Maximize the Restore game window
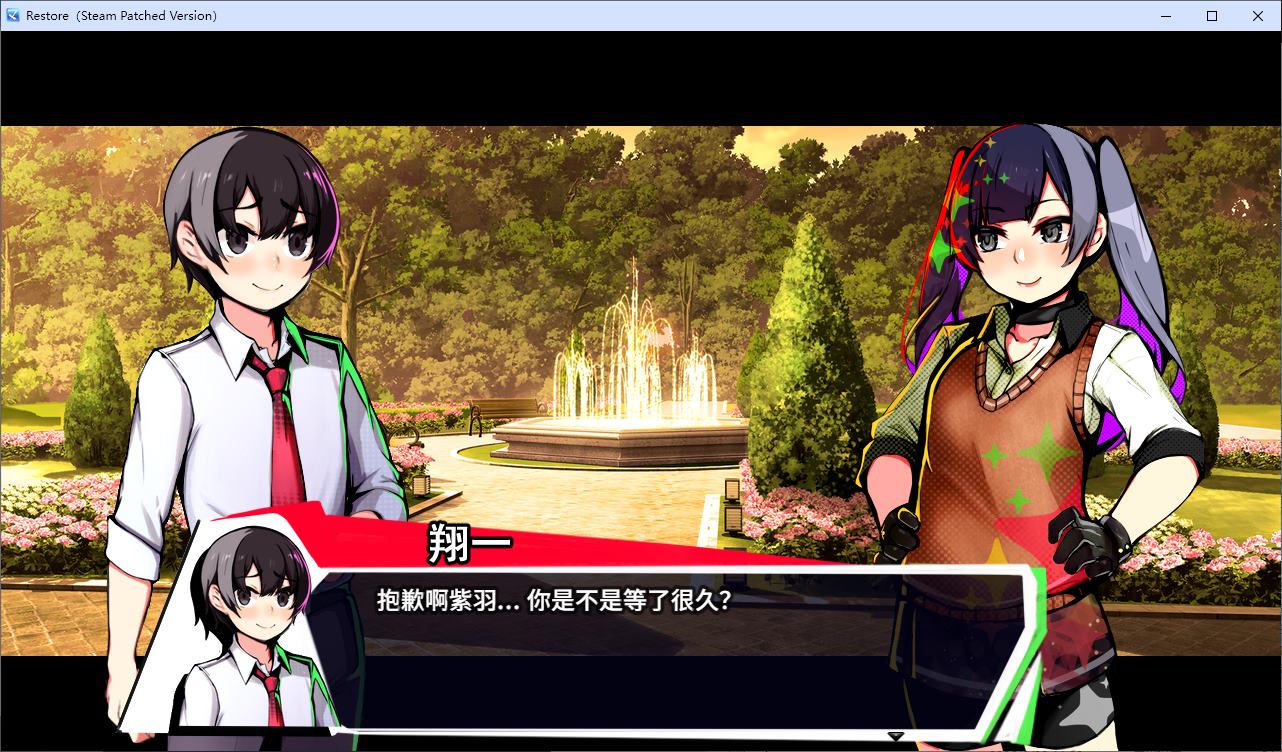 click(1211, 16)
